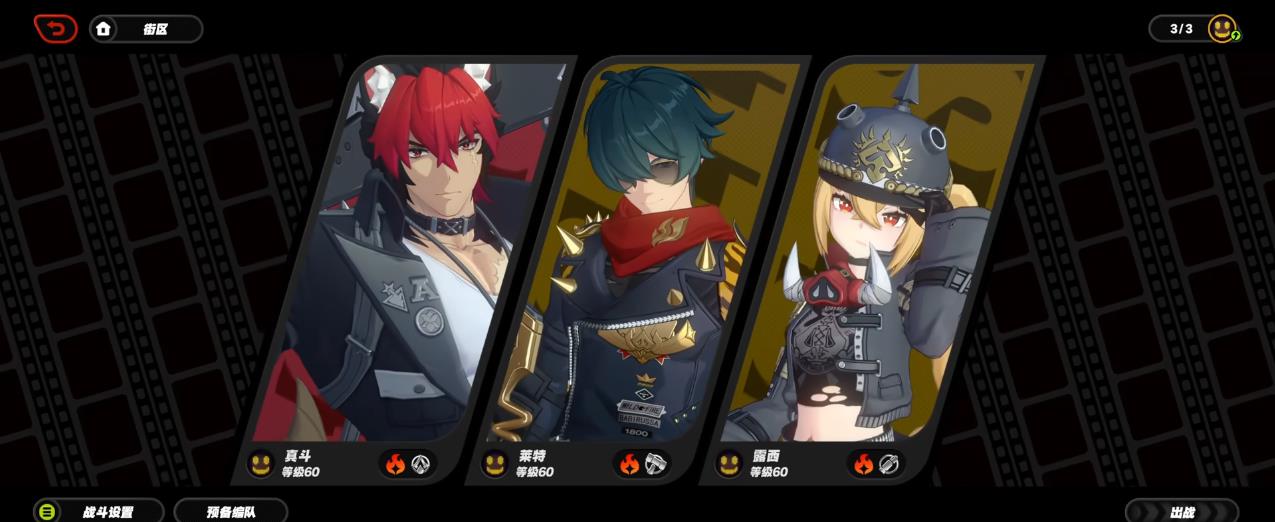Viewport: 1275px width, 522px height.
Task: Return to 街区 via home button
Action: pyautogui.click(x=145, y=29)
